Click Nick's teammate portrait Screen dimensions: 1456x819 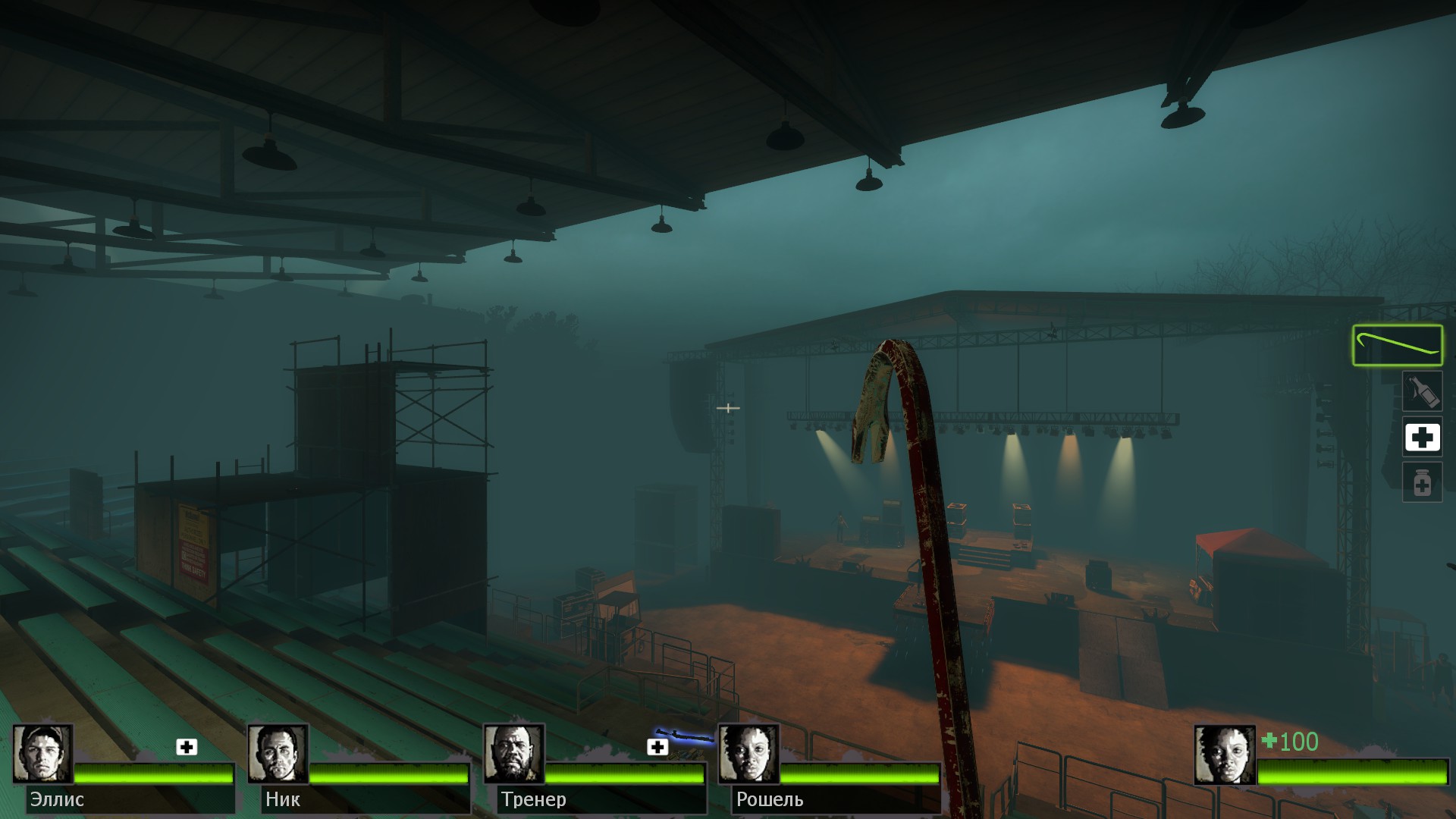tap(278, 754)
